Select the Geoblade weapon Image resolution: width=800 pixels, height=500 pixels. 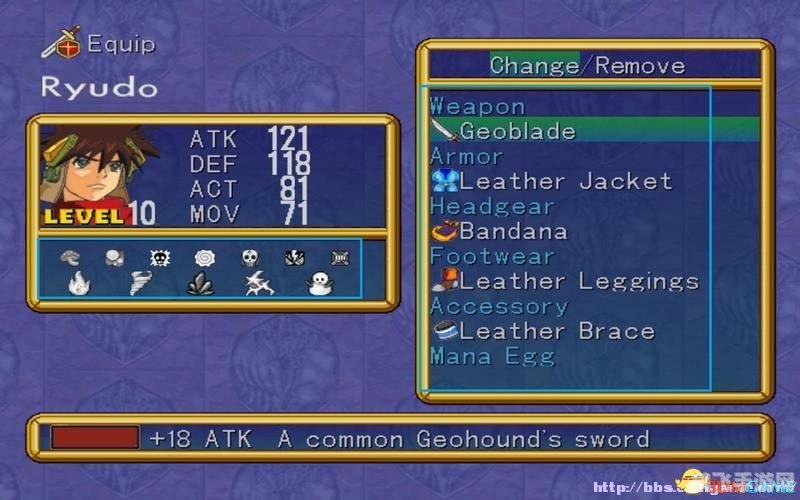coord(516,131)
